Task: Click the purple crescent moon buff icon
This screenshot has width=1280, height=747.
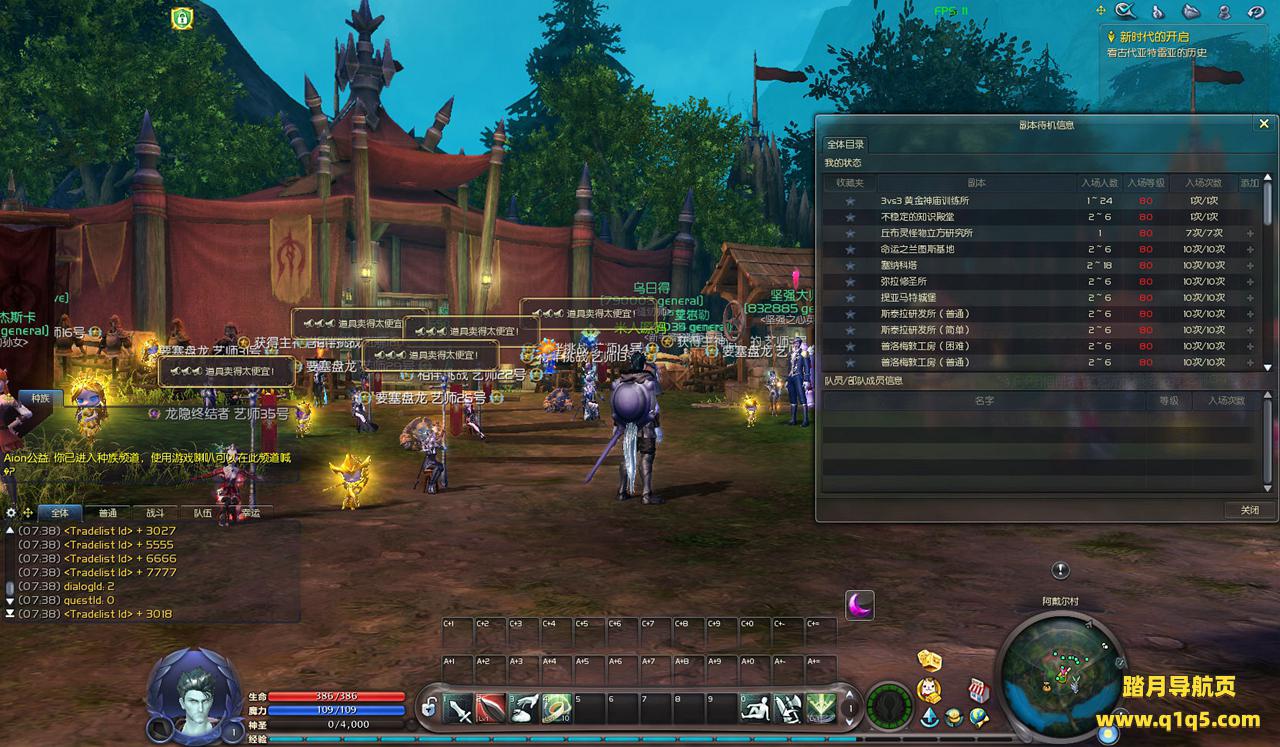Action: [860, 605]
